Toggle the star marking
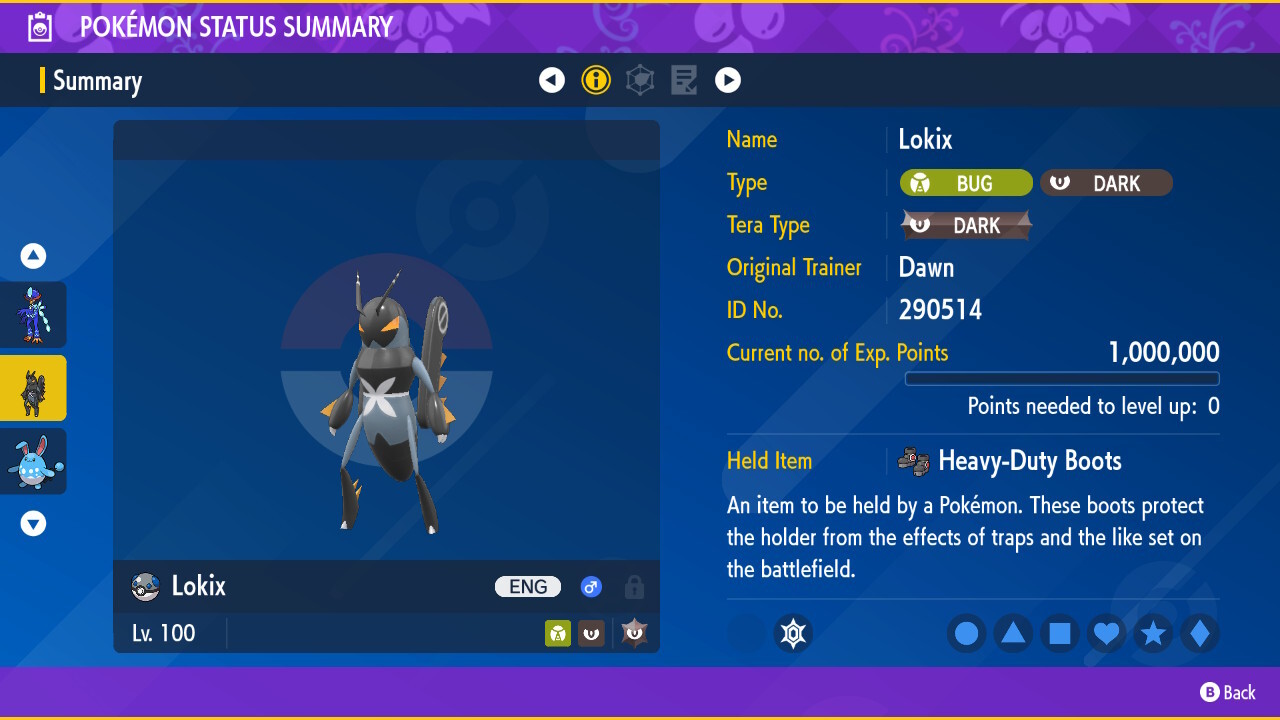The width and height of the screenshot is (1280, 720). tap(1153, 633)
